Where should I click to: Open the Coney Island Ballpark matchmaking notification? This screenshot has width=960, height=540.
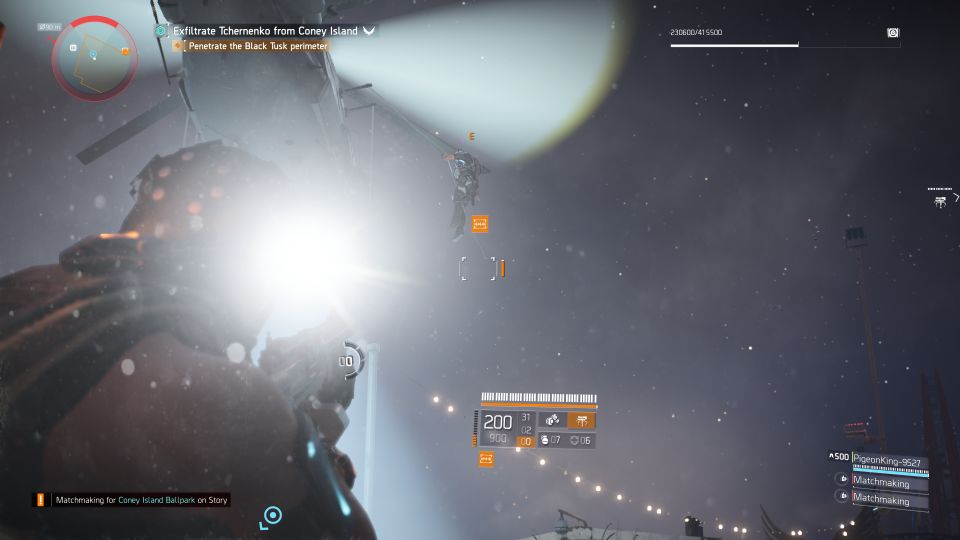click(133, 499)
